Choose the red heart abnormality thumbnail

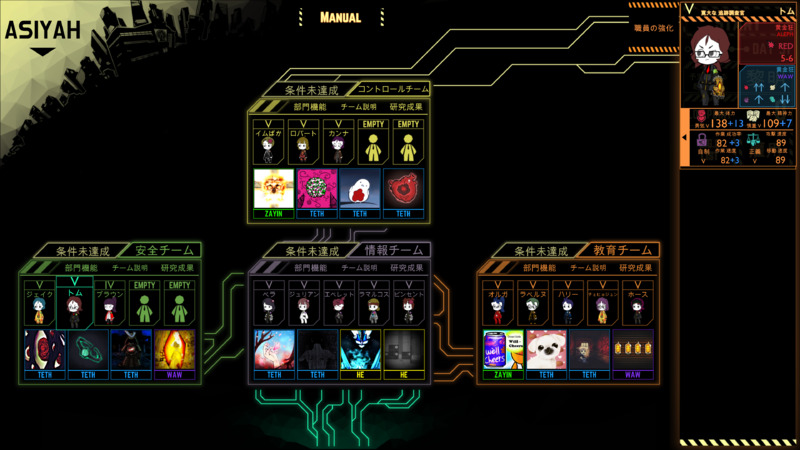coord(403,189)
